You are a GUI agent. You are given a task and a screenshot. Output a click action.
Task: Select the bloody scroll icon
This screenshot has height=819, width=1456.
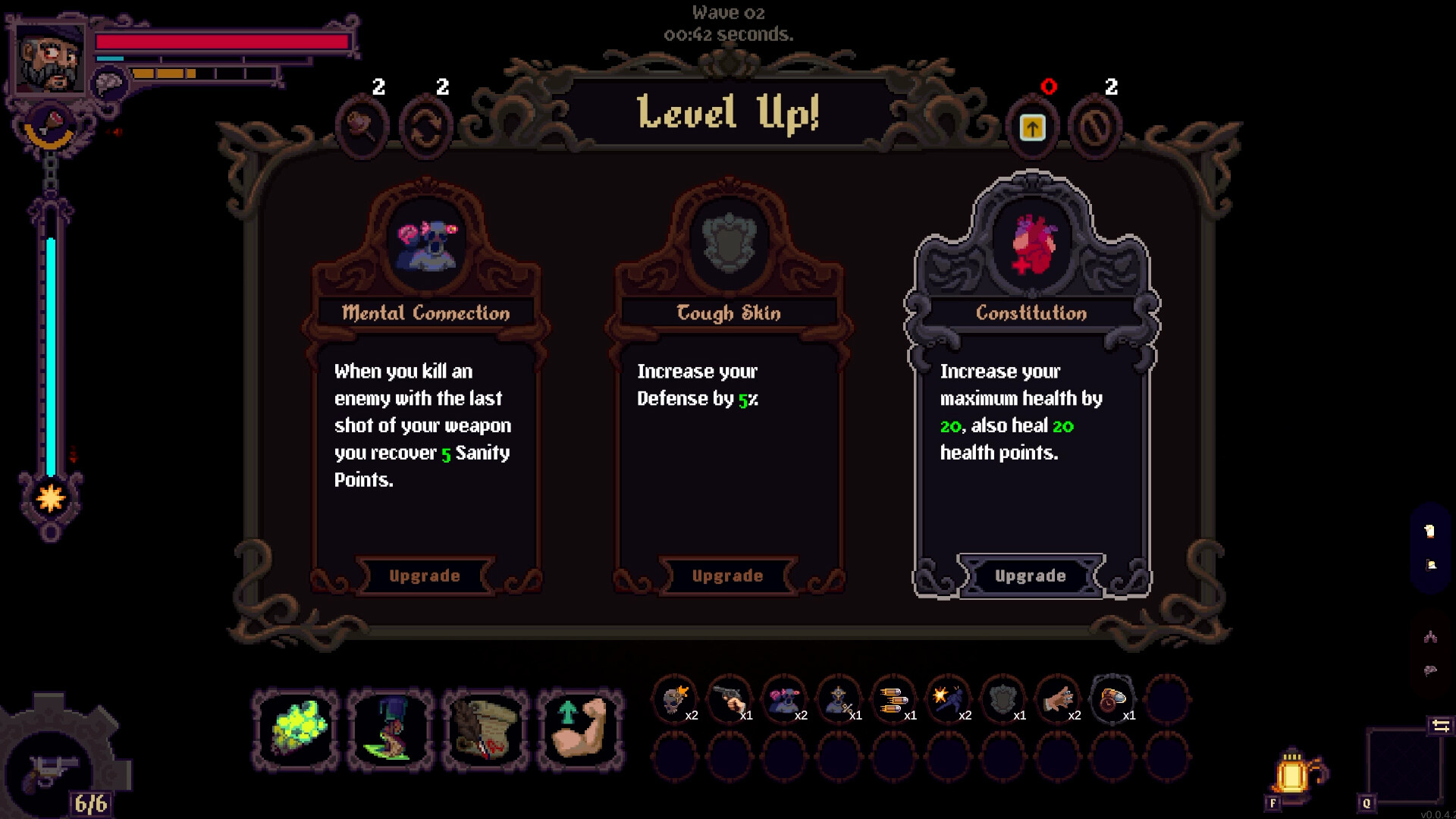[485, 730]
